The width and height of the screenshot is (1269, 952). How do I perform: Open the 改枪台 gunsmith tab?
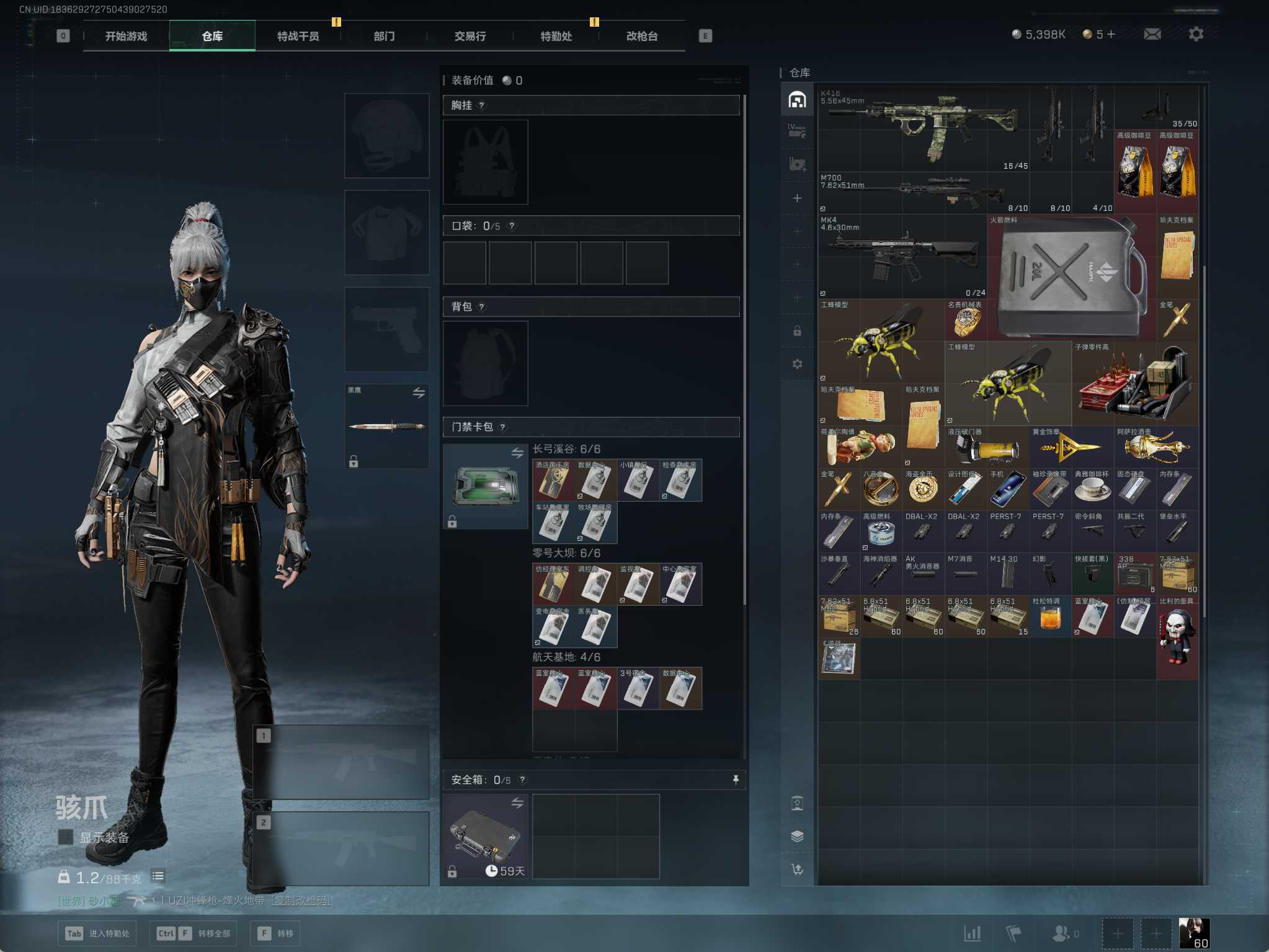point(642,36)
